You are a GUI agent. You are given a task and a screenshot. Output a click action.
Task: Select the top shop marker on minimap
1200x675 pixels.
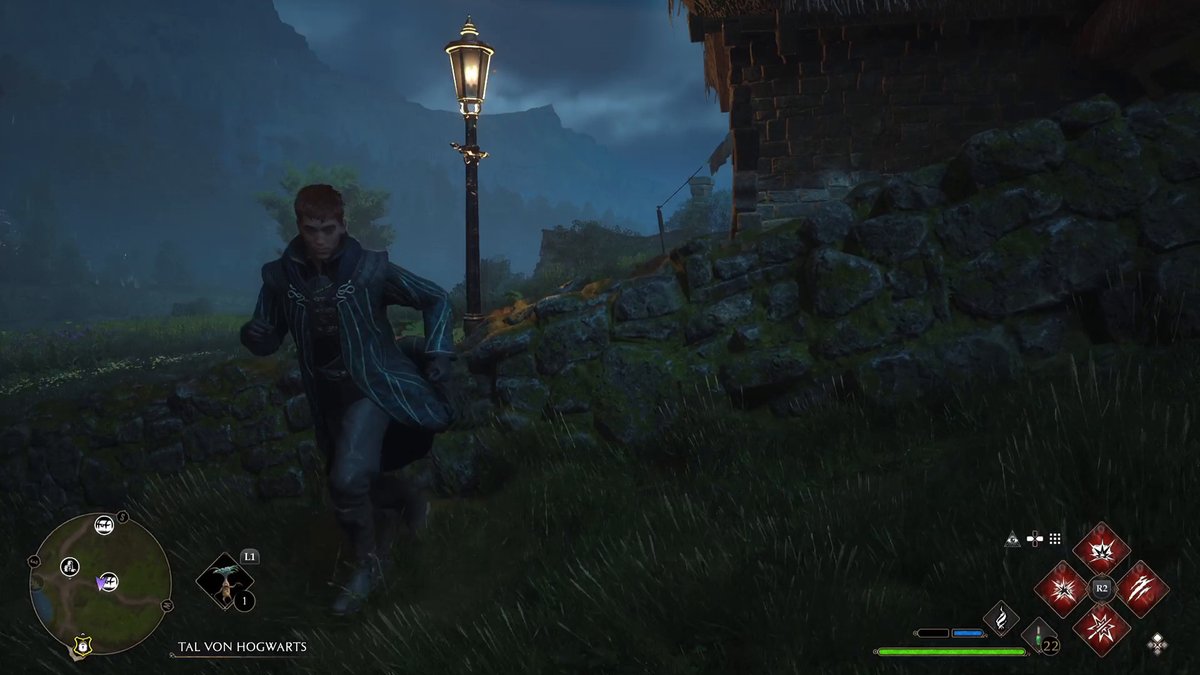click(x=103, y=525)
